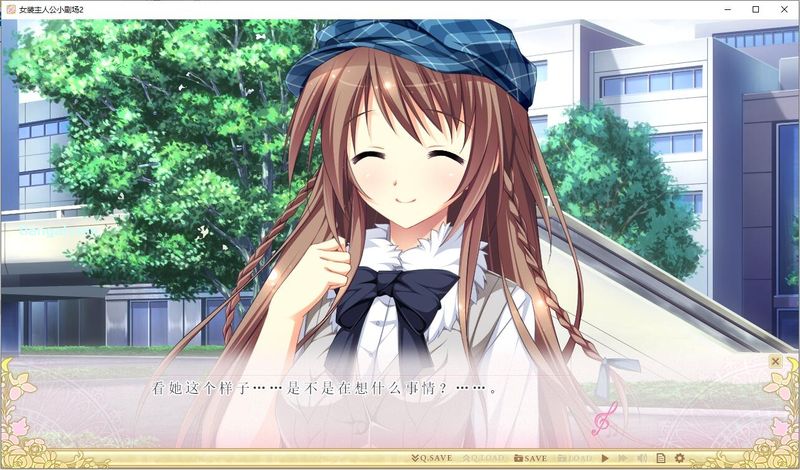The width and height of the screenshot is (800, 470).
Task: Hide the dialogue box with the X
Action: [775, 361]
